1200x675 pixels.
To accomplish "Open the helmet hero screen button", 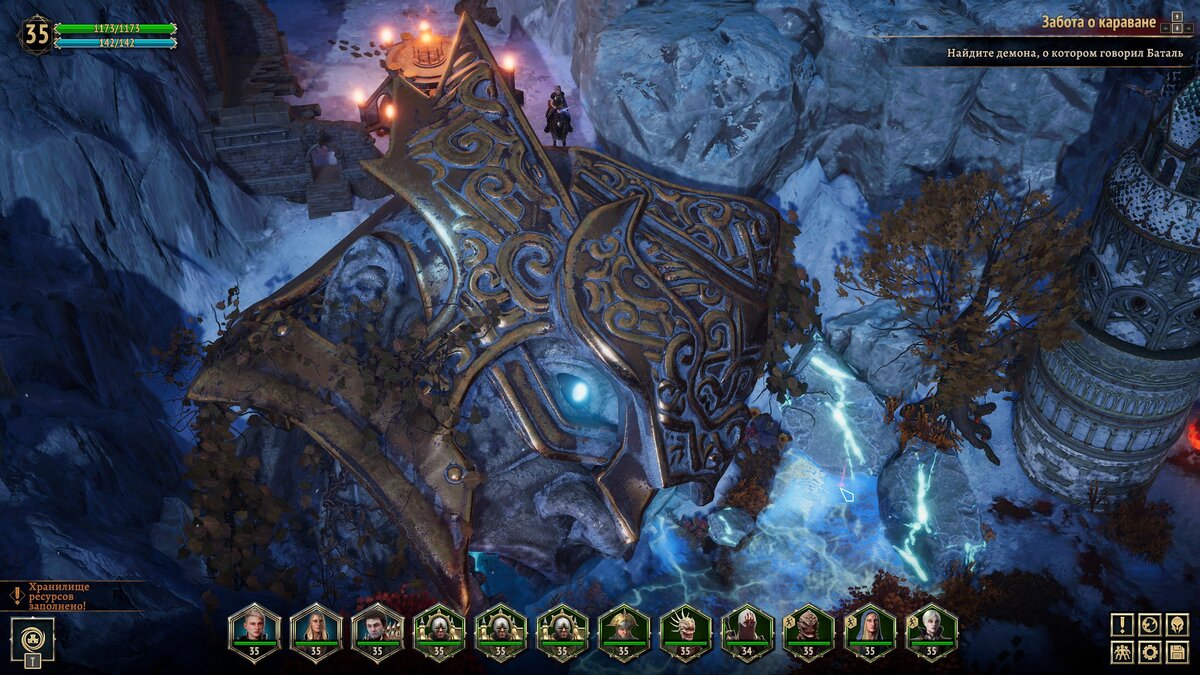I will coord(1178,625).
